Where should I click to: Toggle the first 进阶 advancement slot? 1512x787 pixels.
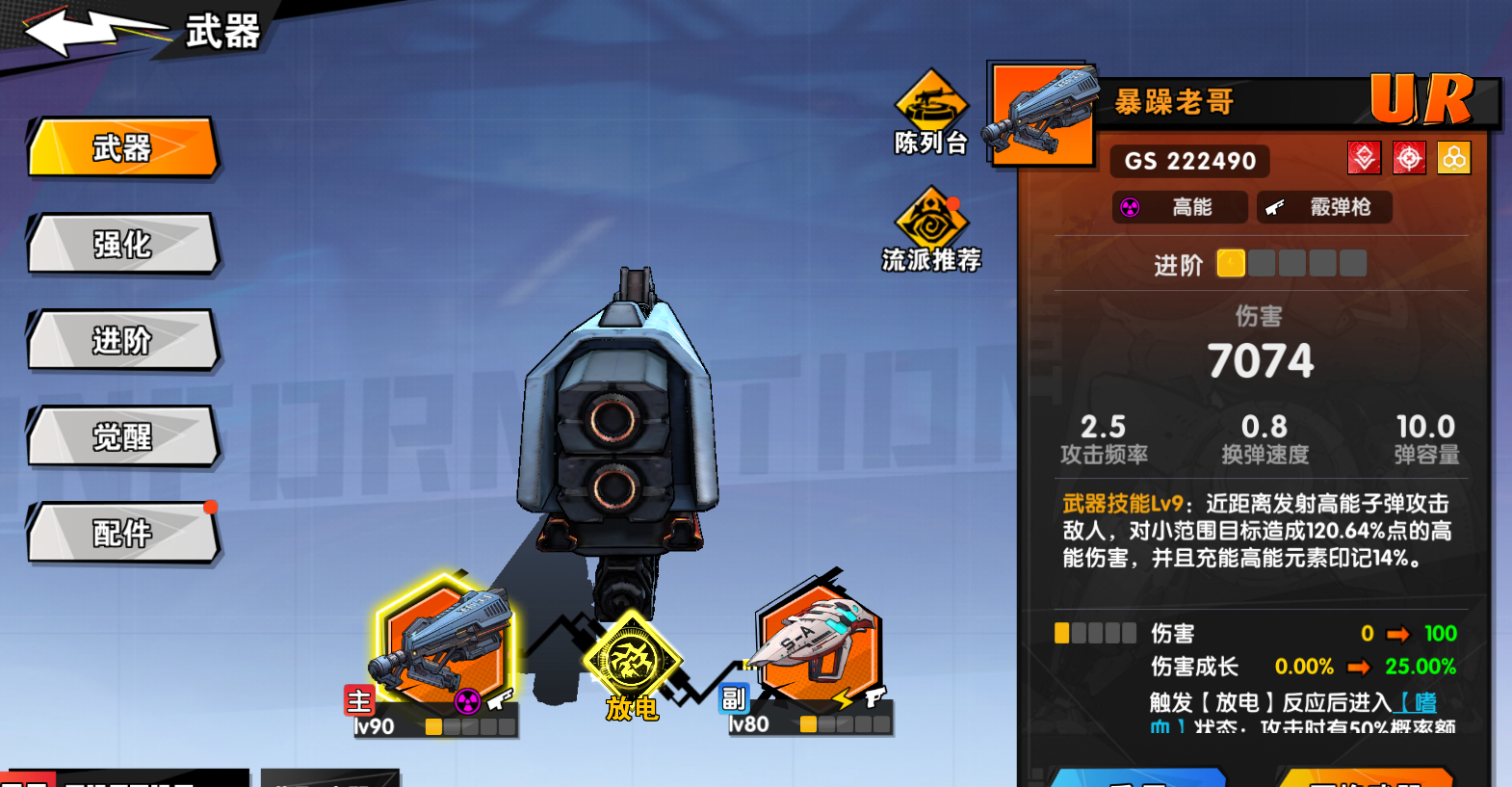1231,263
